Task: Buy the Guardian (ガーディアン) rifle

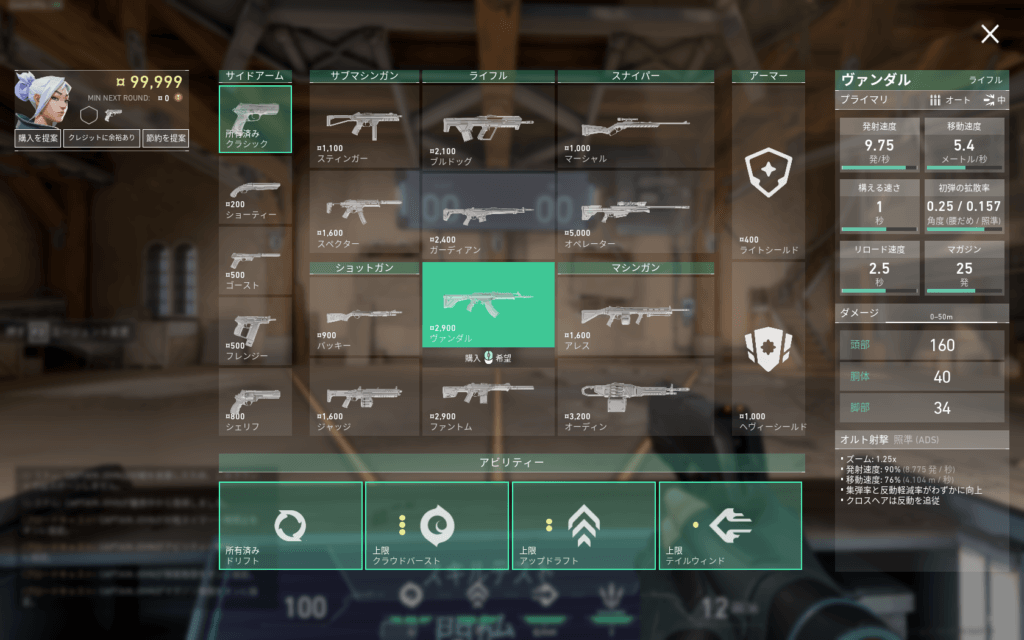Action: [x=488, y=212]
